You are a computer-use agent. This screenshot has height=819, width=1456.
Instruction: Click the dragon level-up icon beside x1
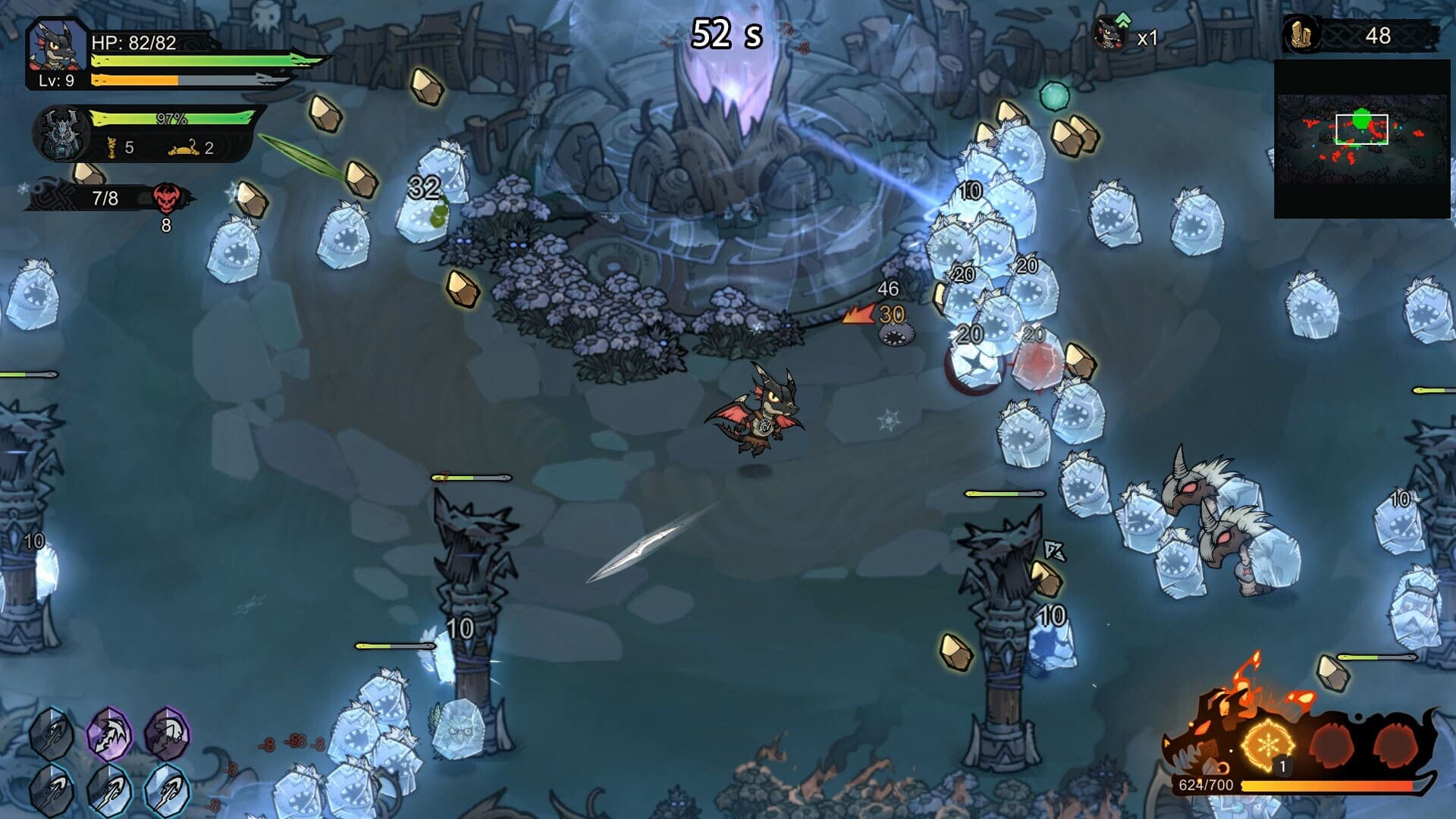(1112, 33)
